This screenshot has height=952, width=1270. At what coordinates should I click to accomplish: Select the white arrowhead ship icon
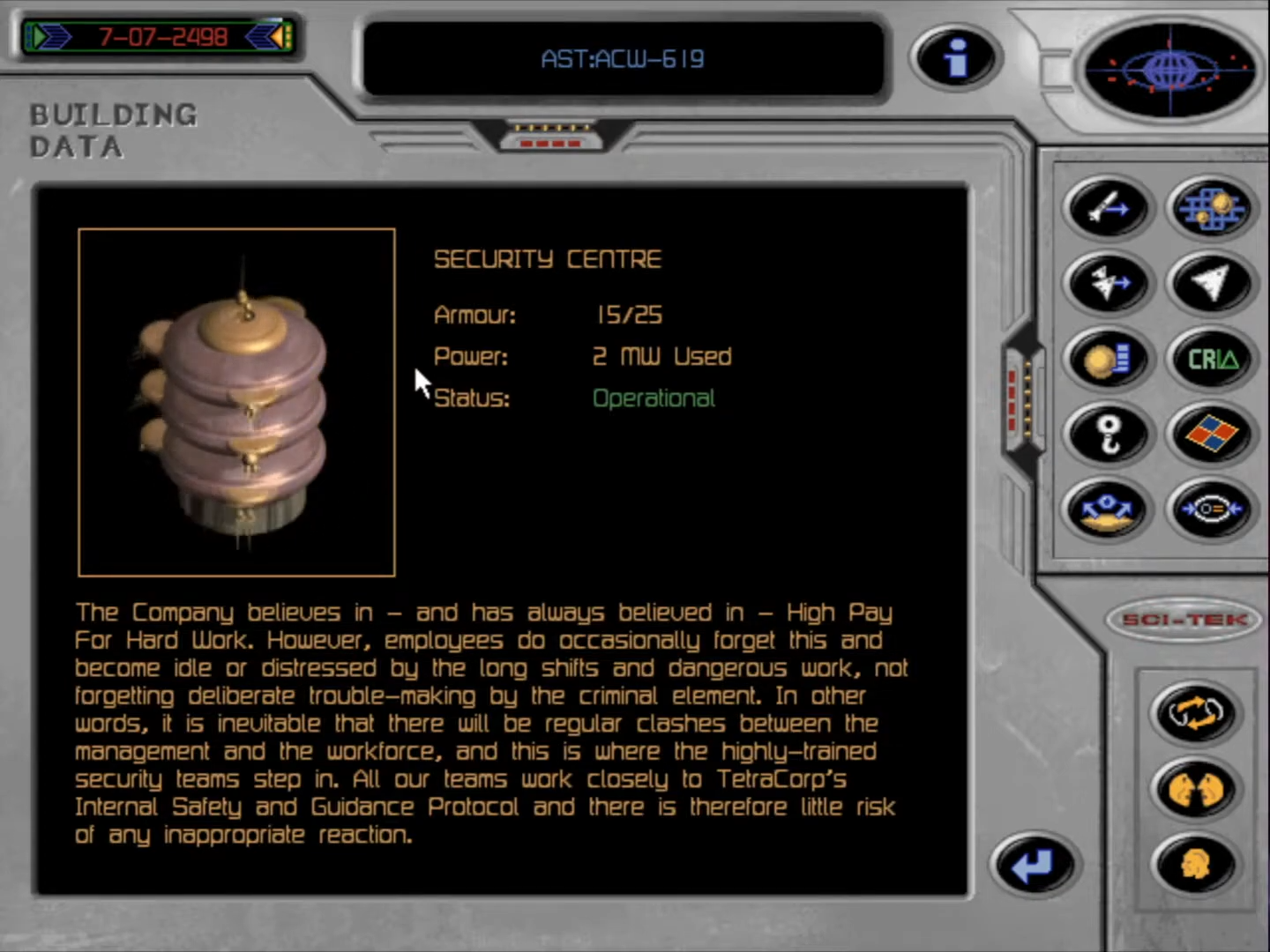(x=1211, y=284)
